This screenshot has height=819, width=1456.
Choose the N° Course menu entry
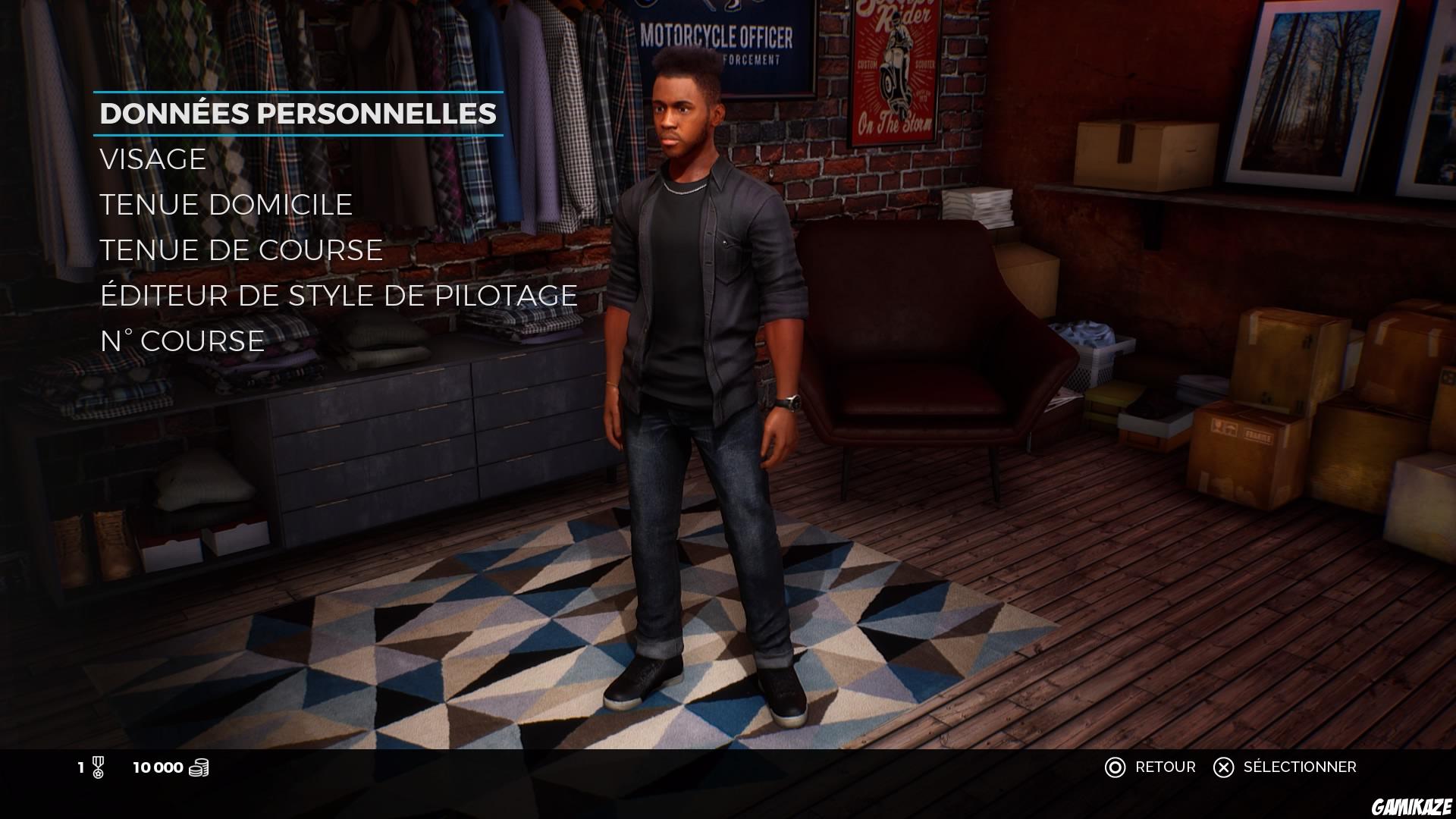pyautogui.click(x=182, y=341)
